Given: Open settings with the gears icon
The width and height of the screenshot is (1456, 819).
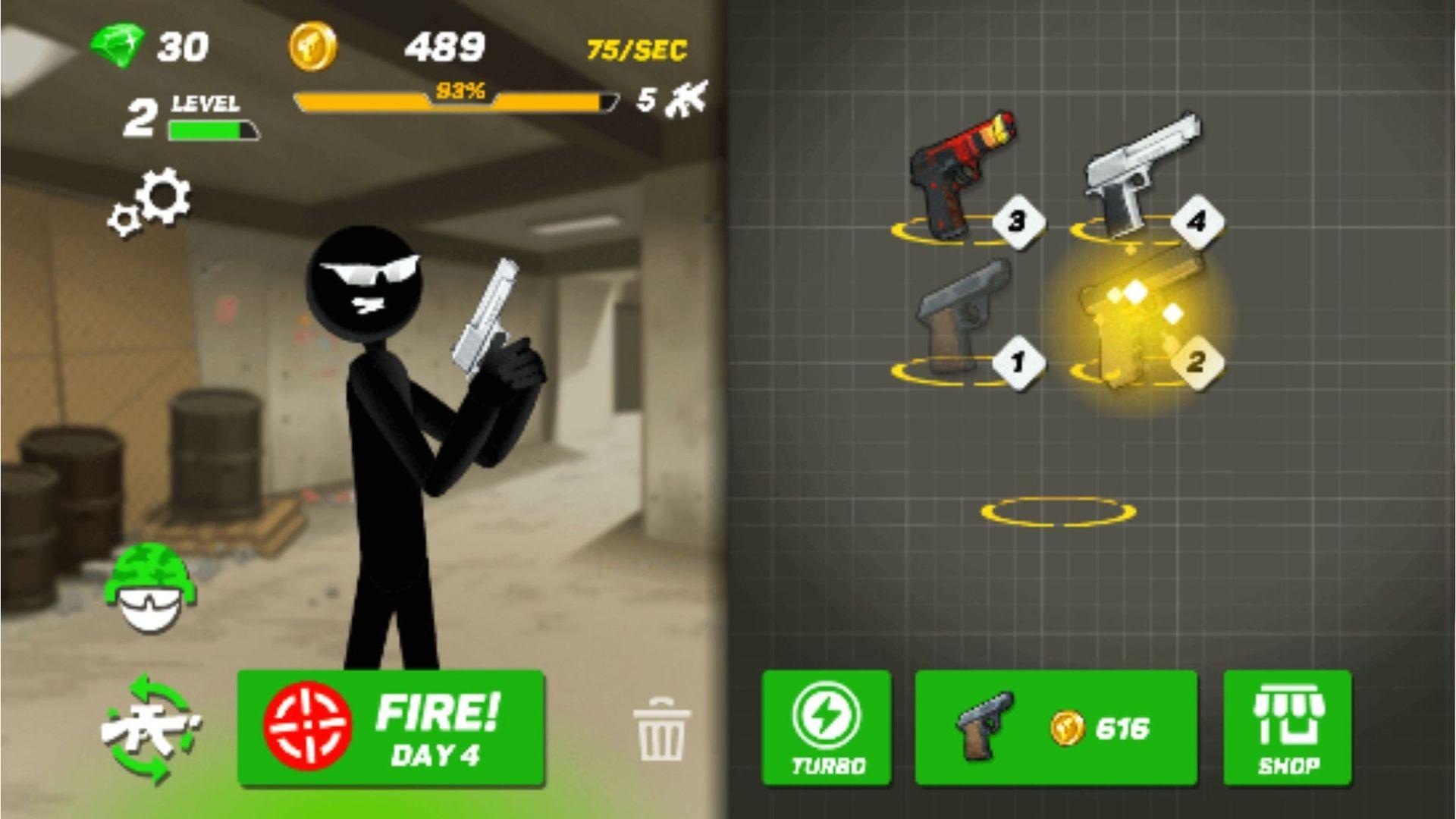Looking at the screenshot, I should pos(150,202).
